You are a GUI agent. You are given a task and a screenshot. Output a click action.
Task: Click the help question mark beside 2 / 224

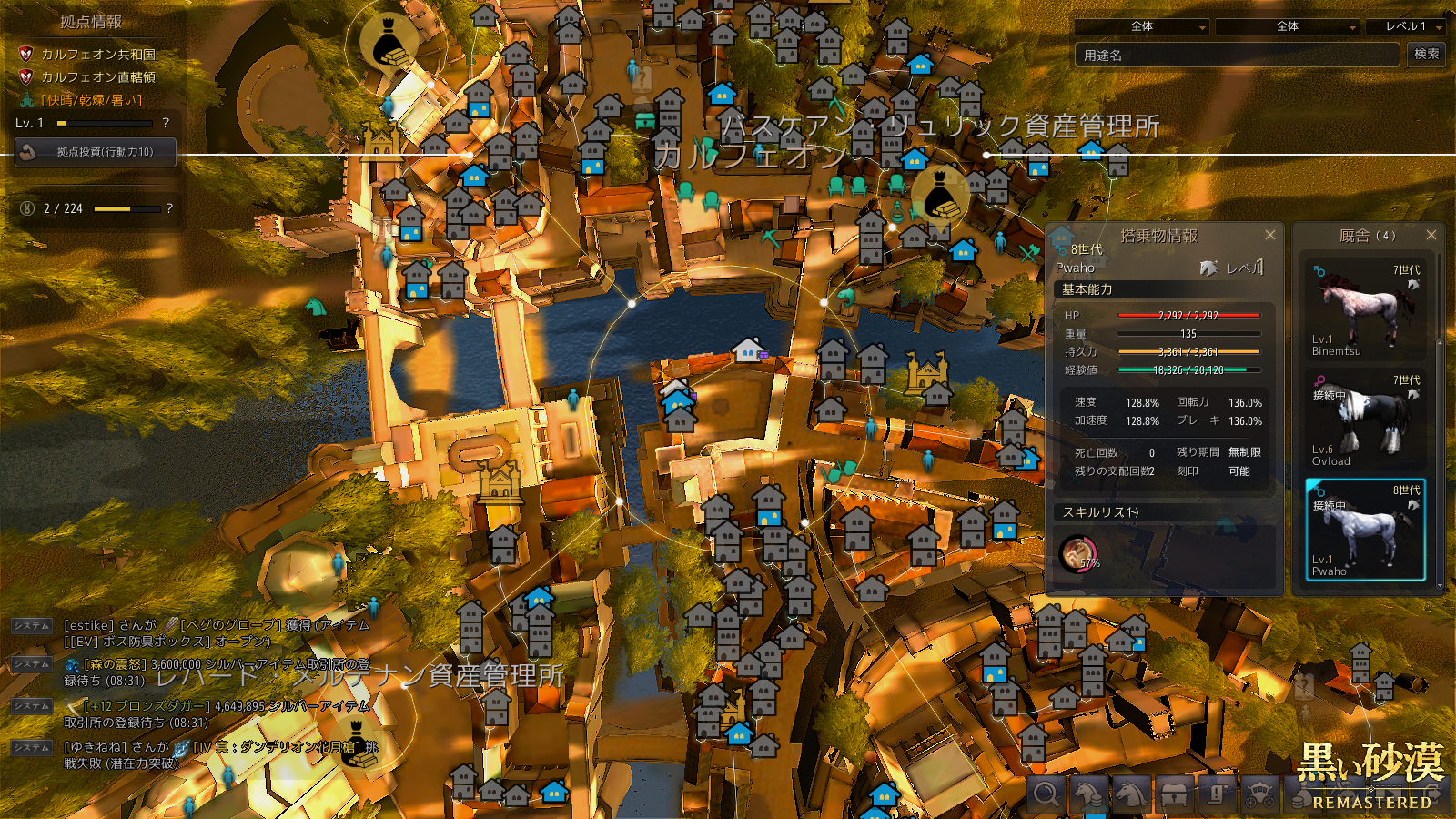pyautogui.click(x=169, y=208)
